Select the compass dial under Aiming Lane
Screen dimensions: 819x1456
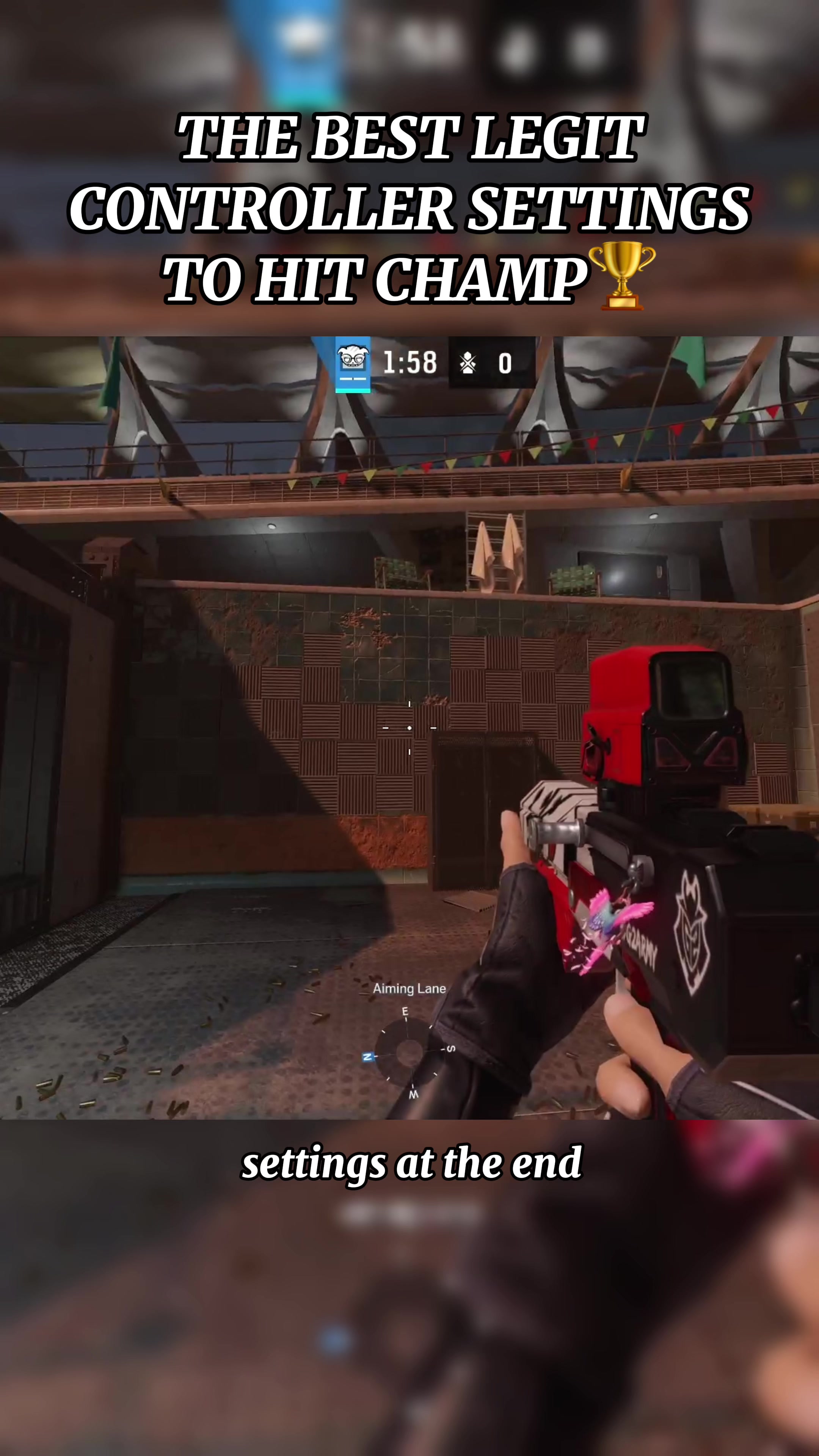pos(407,1053)
